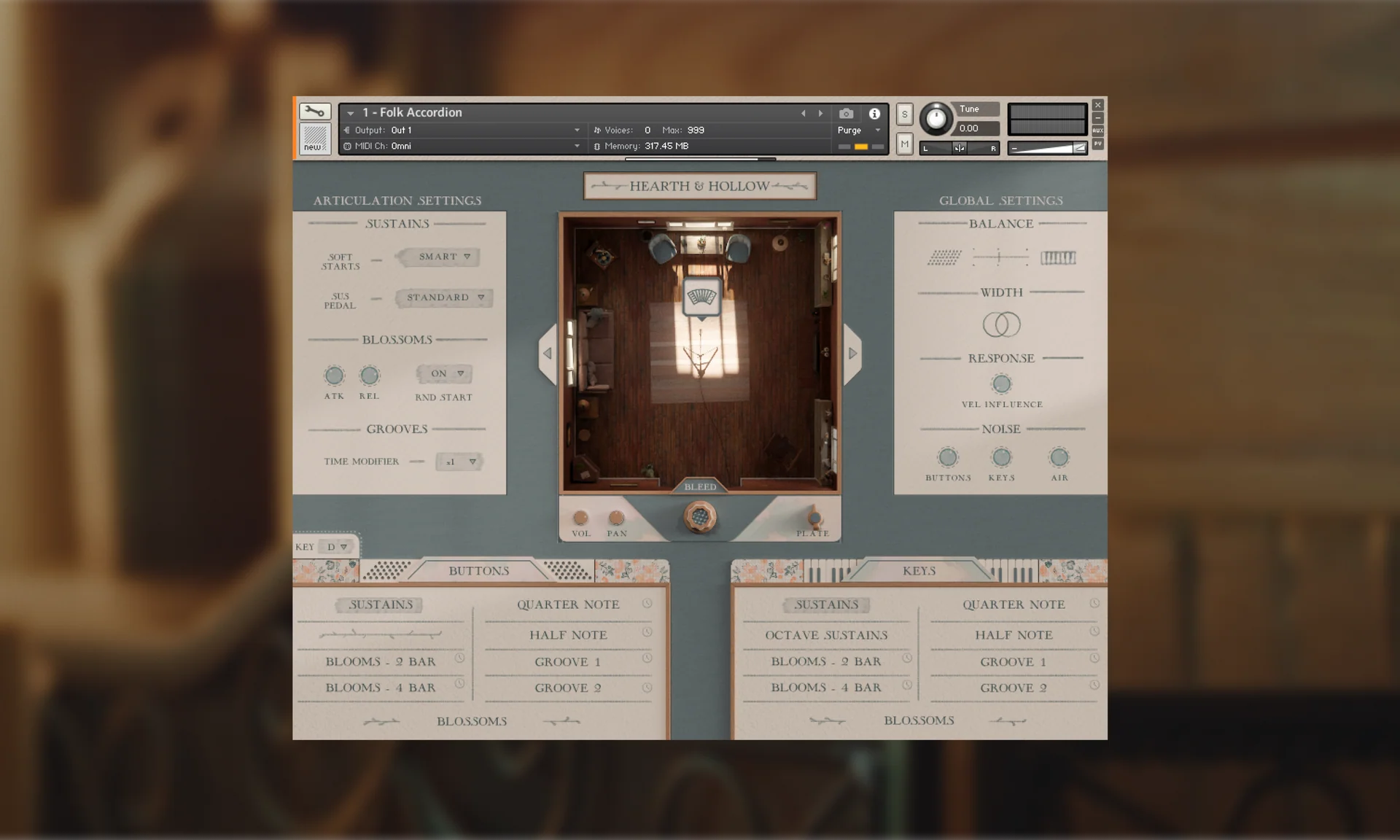The width and height of the screenshot is (1400, 840).
Task: Adjust the Vel Influence knob
Action: 1001,384
